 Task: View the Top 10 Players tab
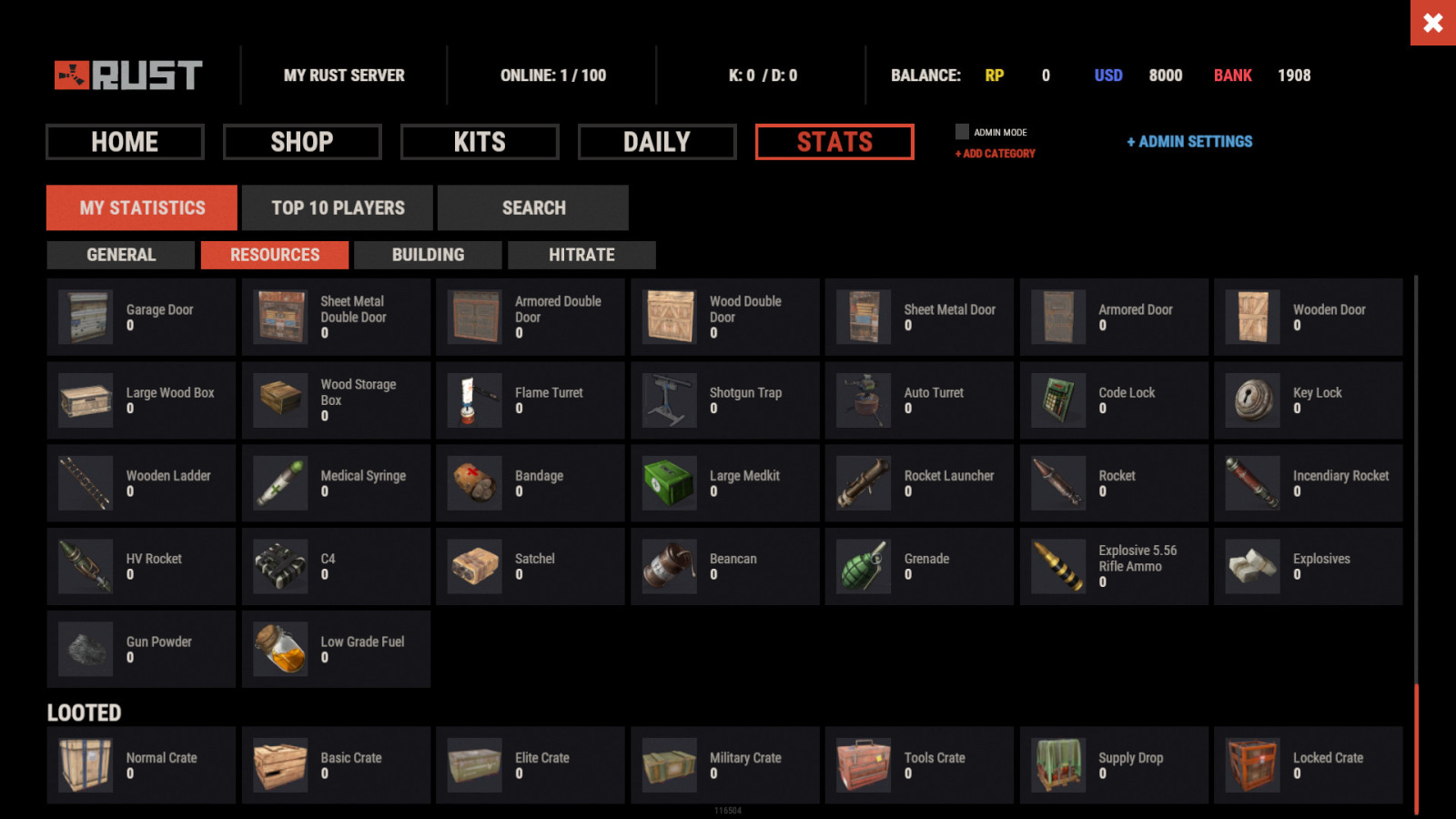(x=338, y=207)
